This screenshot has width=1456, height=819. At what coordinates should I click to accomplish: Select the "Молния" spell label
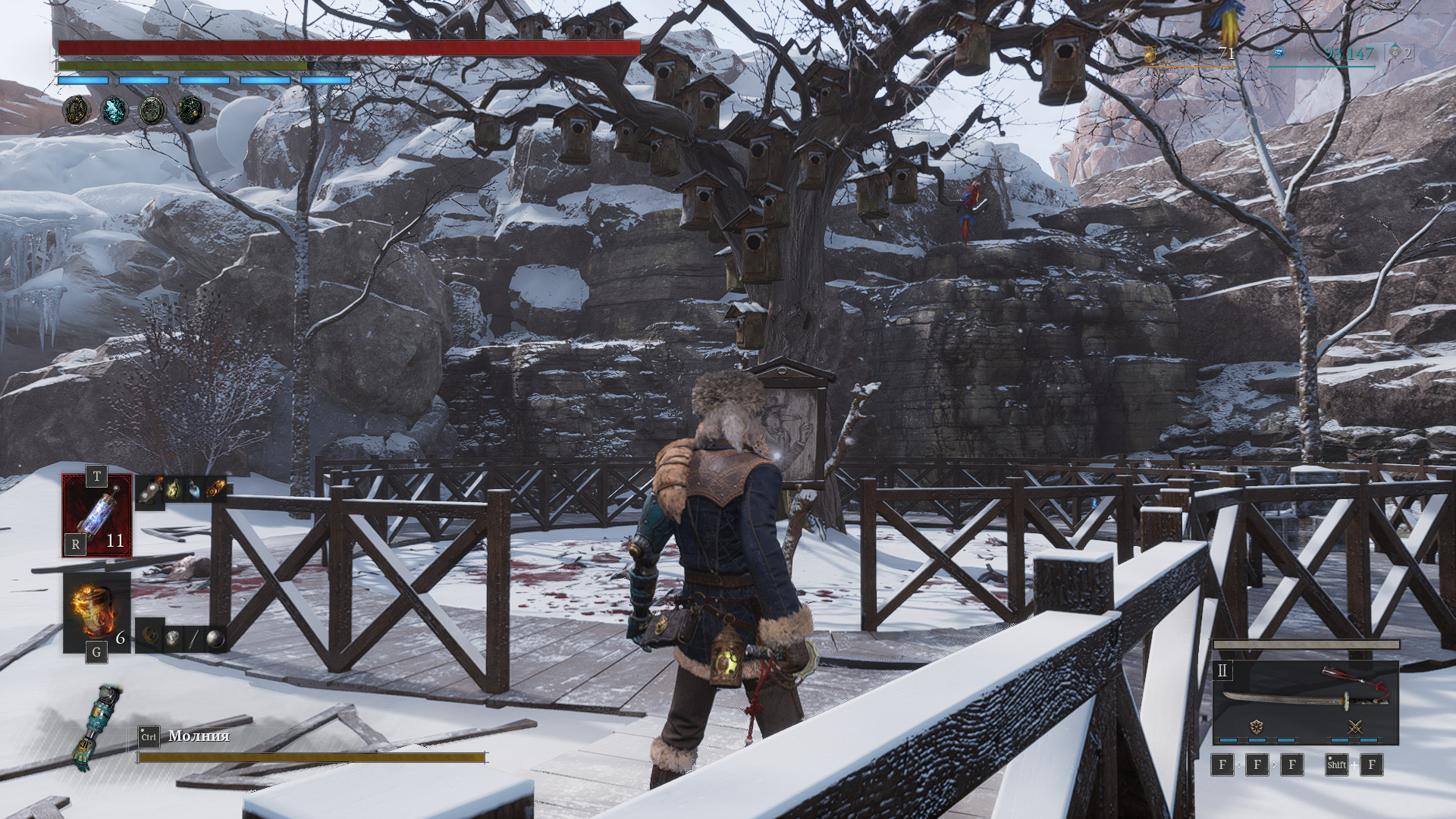coord(199,736)
